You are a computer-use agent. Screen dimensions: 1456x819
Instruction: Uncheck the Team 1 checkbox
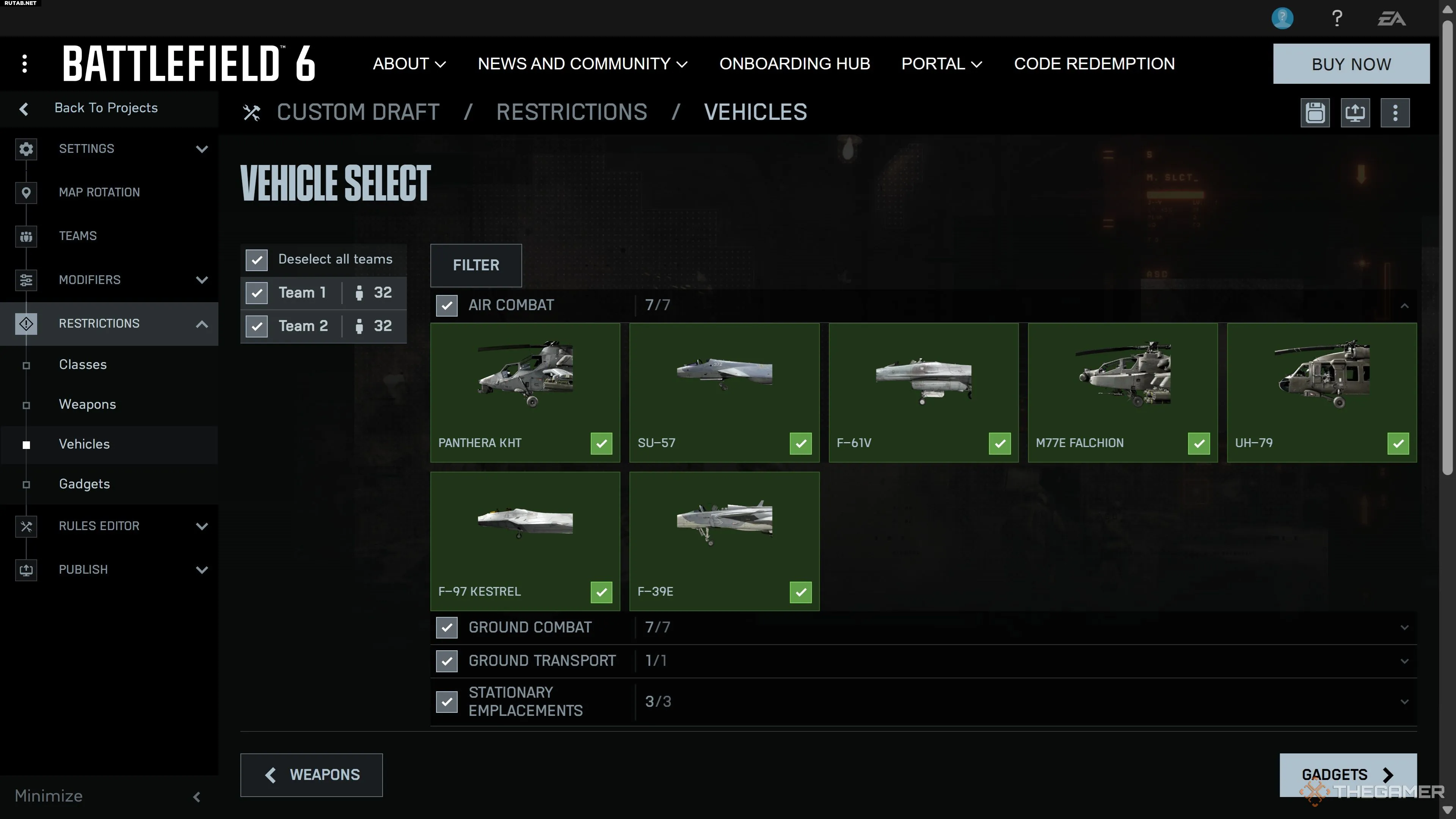pos(257,293)
